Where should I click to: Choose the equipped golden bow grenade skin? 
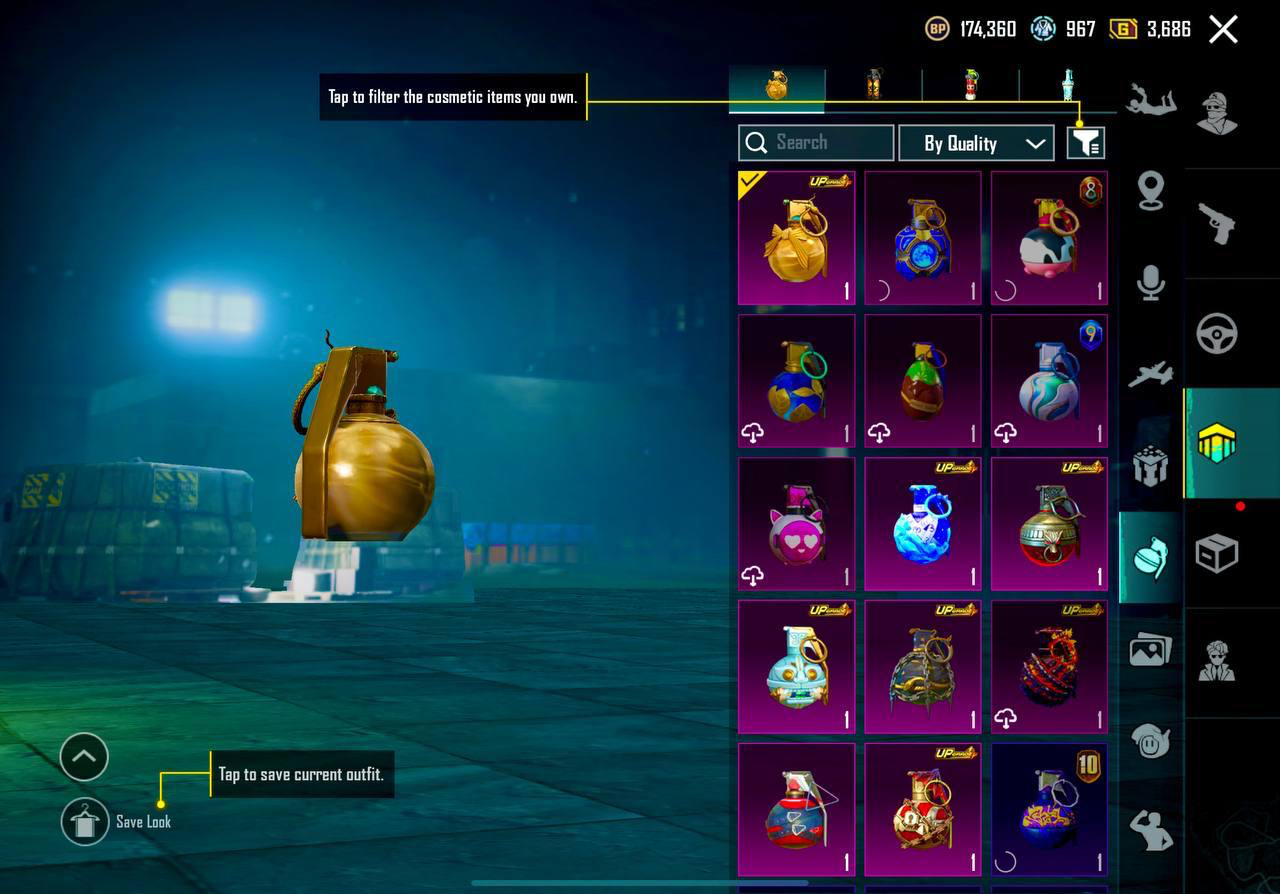797,238
